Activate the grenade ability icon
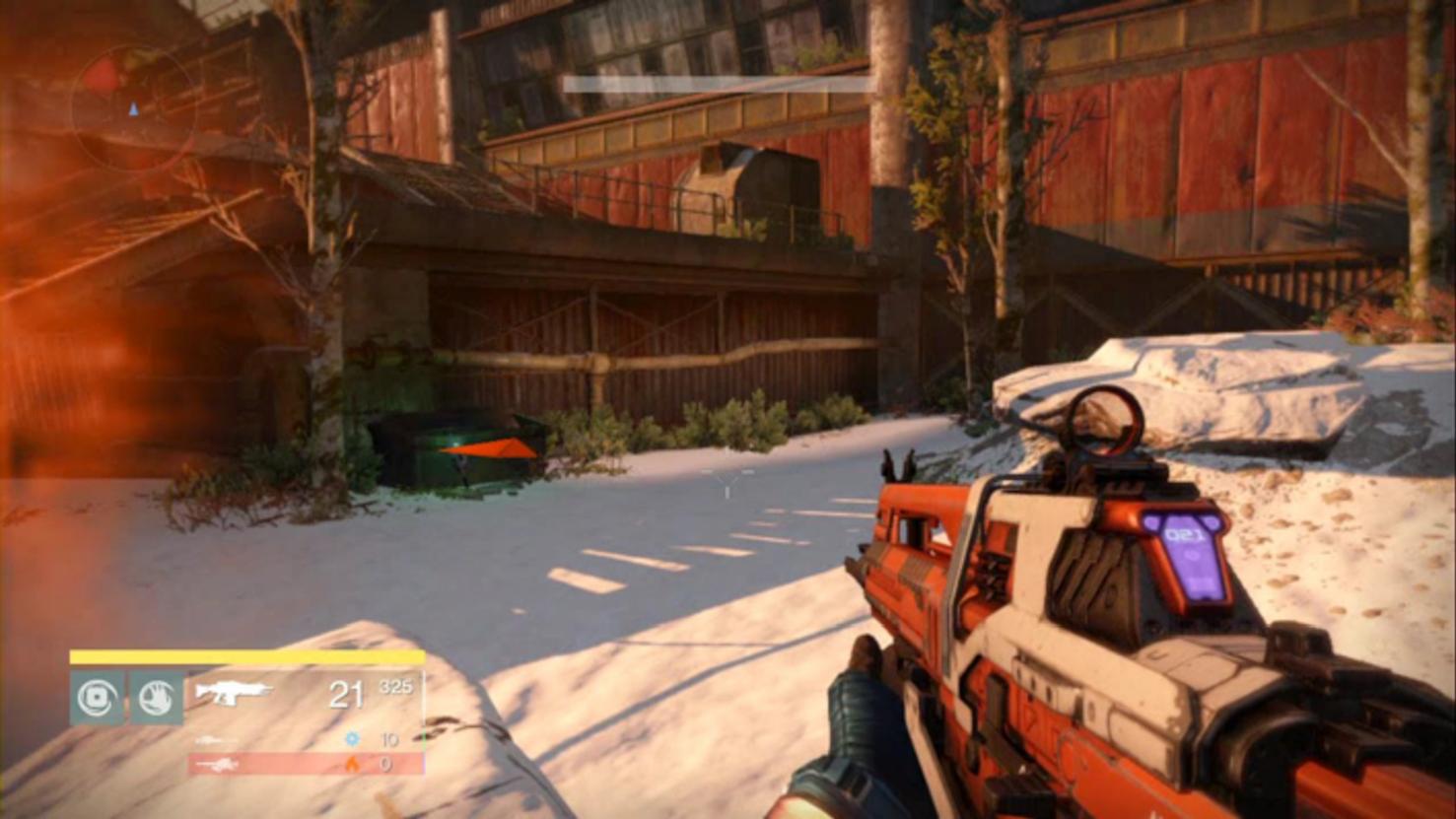This screenshot has height=819, width=1456. point(97,698)
